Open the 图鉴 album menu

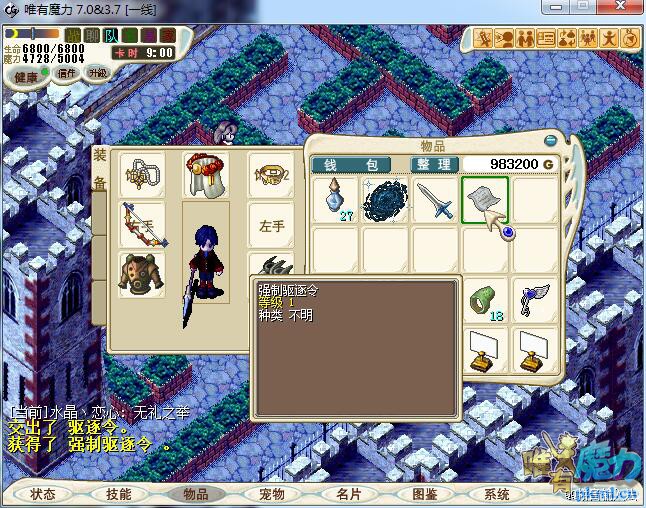424,494
